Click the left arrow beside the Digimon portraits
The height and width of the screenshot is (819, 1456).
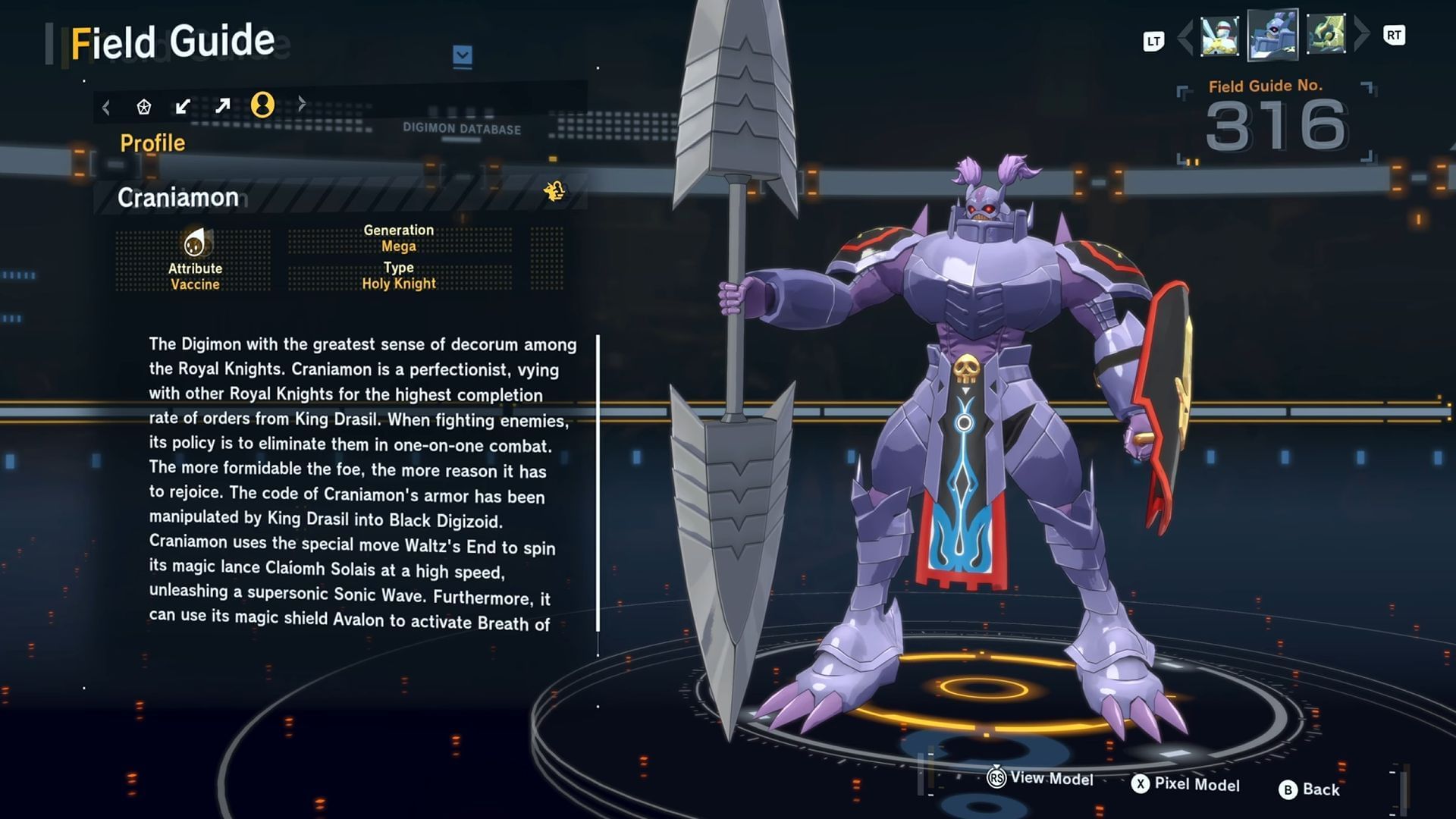click(x=1185, y=36)
